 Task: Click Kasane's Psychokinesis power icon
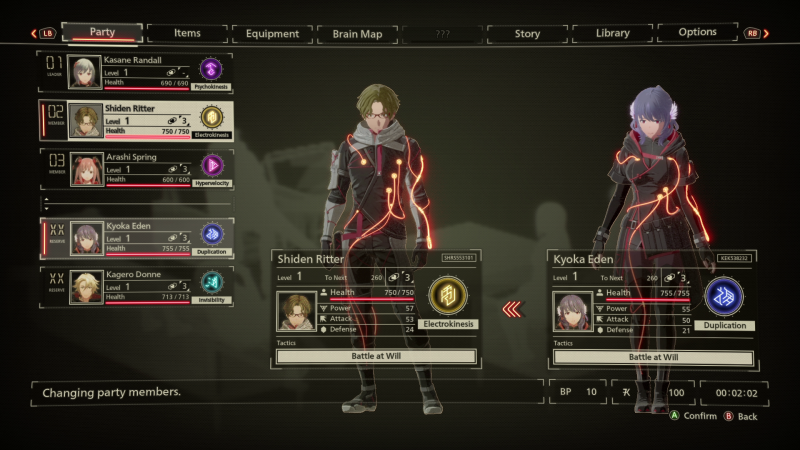(211, 68)
